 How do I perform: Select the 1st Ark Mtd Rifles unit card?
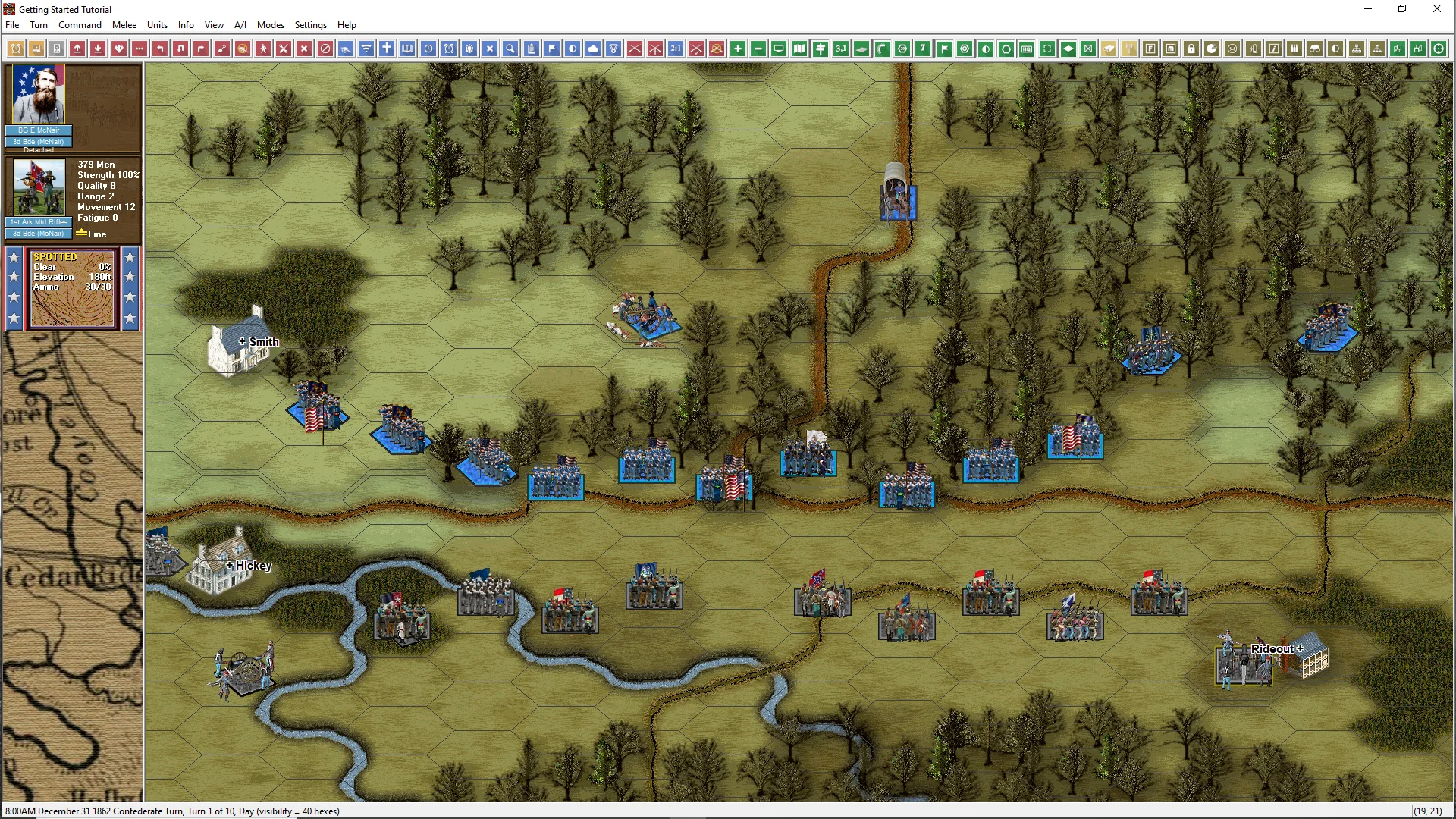(x=39, y=190)
